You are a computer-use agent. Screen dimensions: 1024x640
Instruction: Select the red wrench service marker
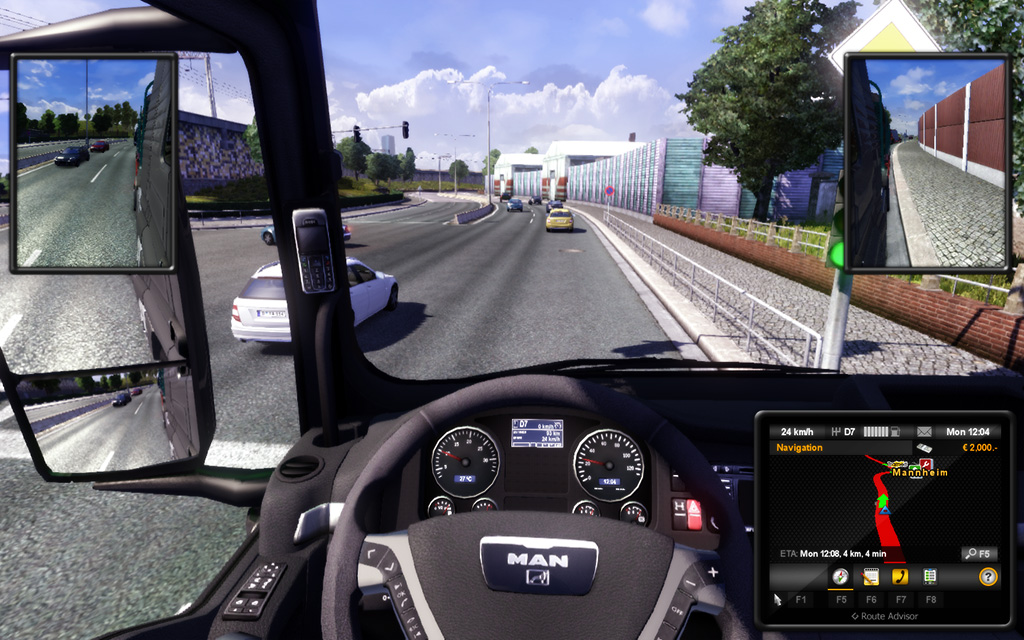926,466
